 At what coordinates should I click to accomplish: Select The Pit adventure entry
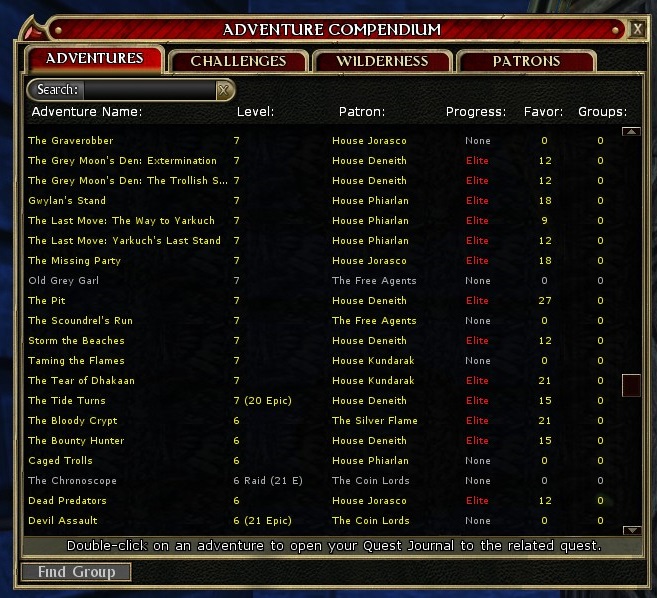pyautogui.click(x=47, y=301)
